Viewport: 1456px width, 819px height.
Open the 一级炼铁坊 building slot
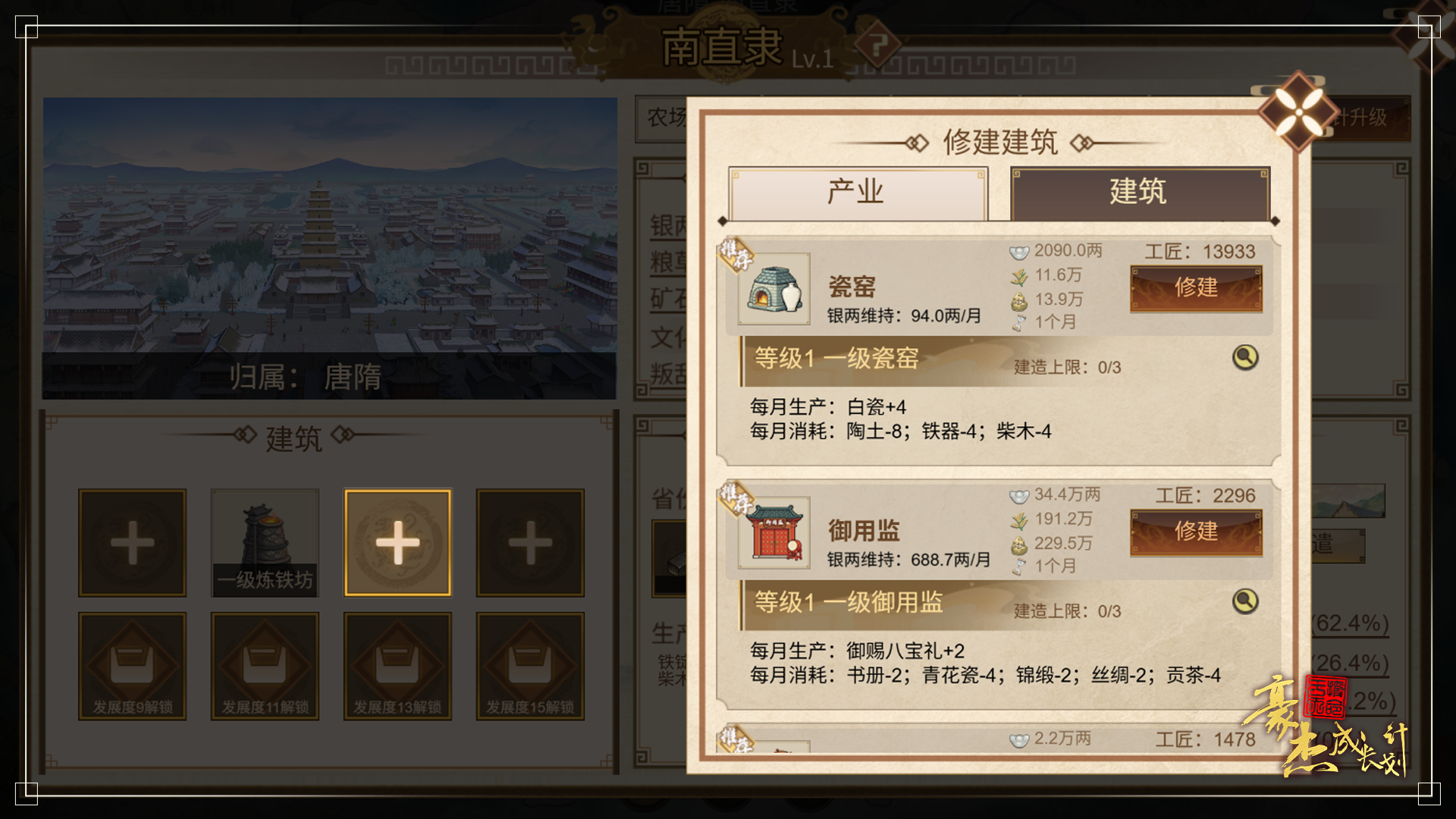pyautogui.click(x=265, y=542)
